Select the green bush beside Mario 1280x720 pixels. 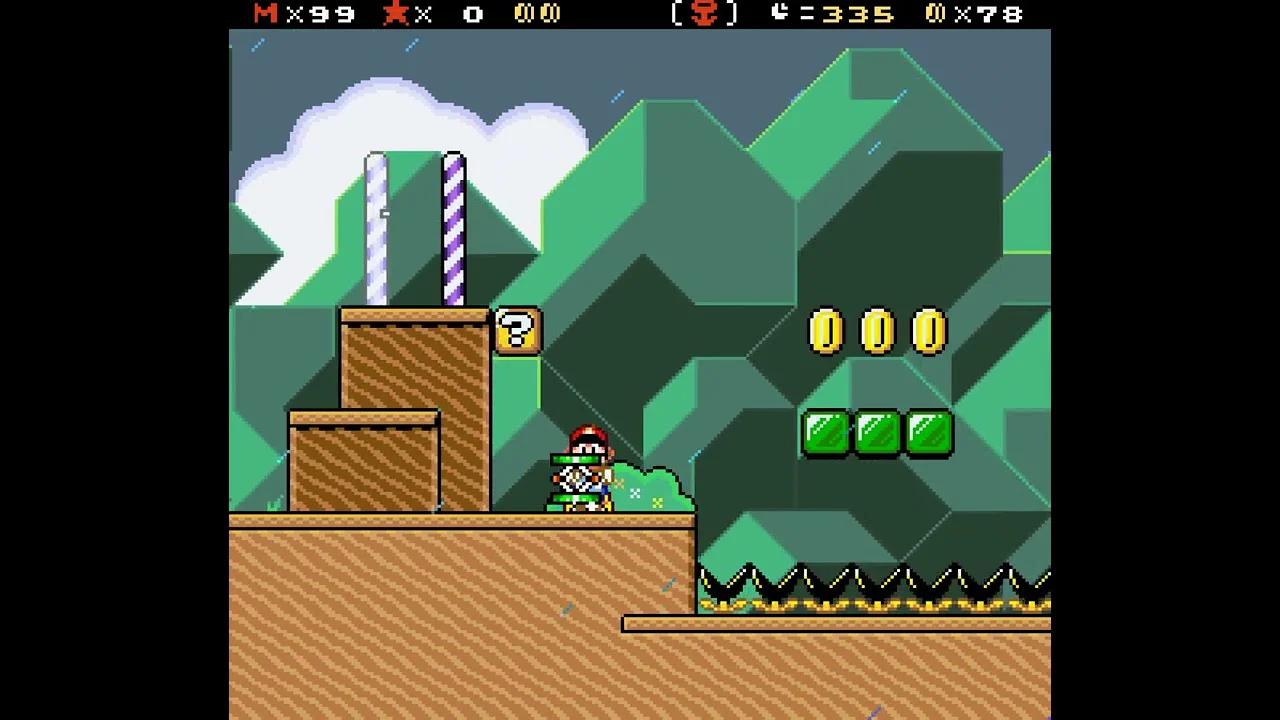tap(650, 485)
